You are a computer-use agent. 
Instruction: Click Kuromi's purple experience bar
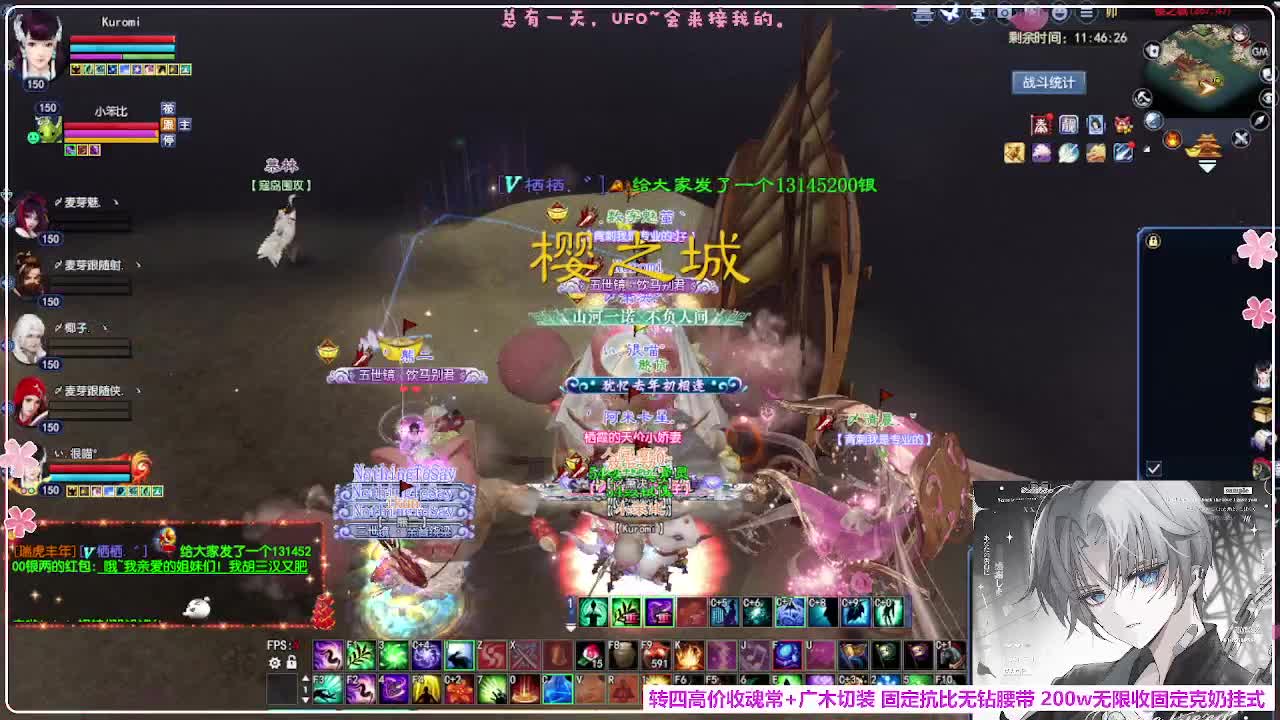[x=96, y=57]
